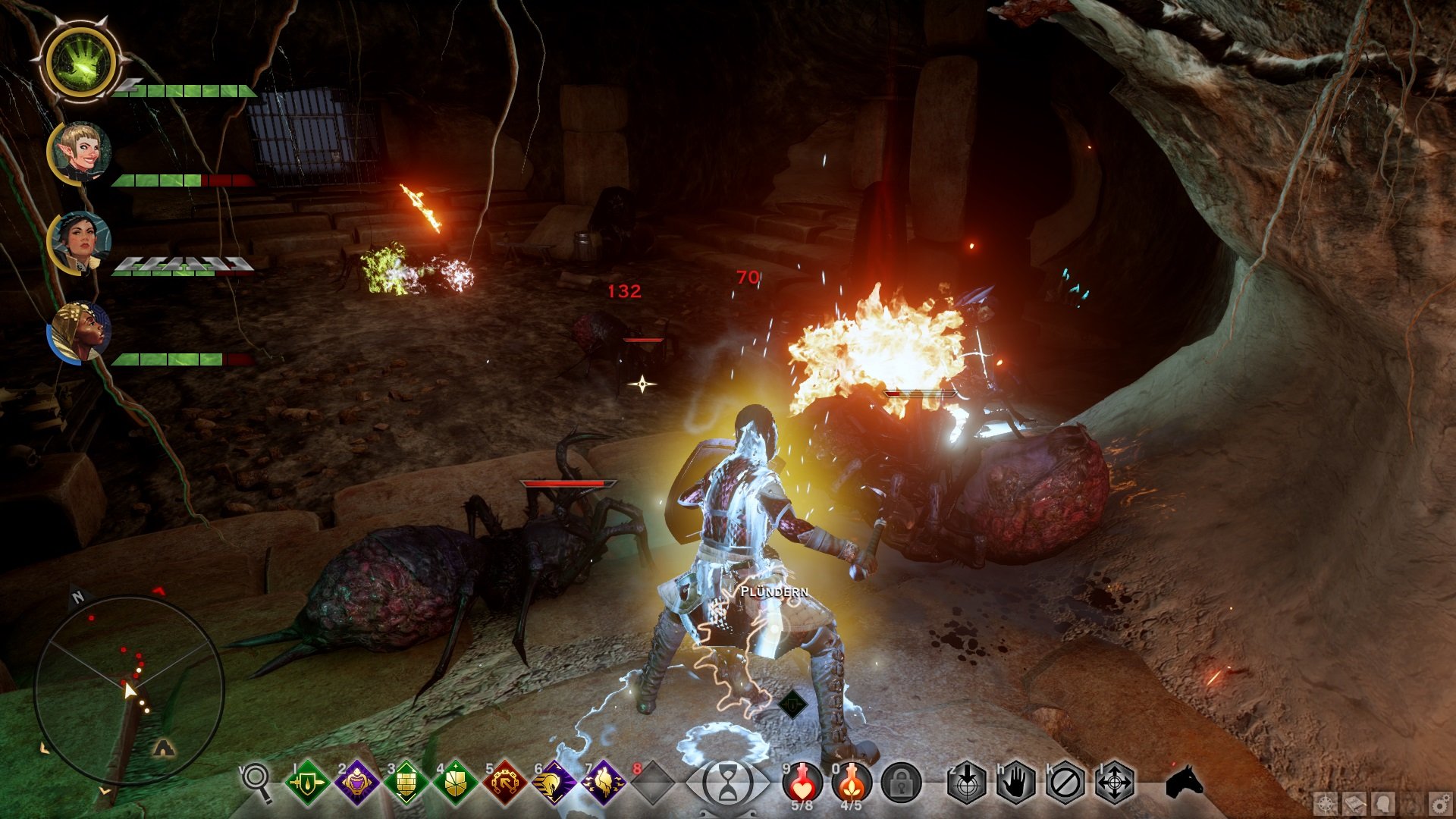Switch to Cassandra's dark-haired portrait
Viewport: 1456px width, 819px height.
tap(80, 241)
